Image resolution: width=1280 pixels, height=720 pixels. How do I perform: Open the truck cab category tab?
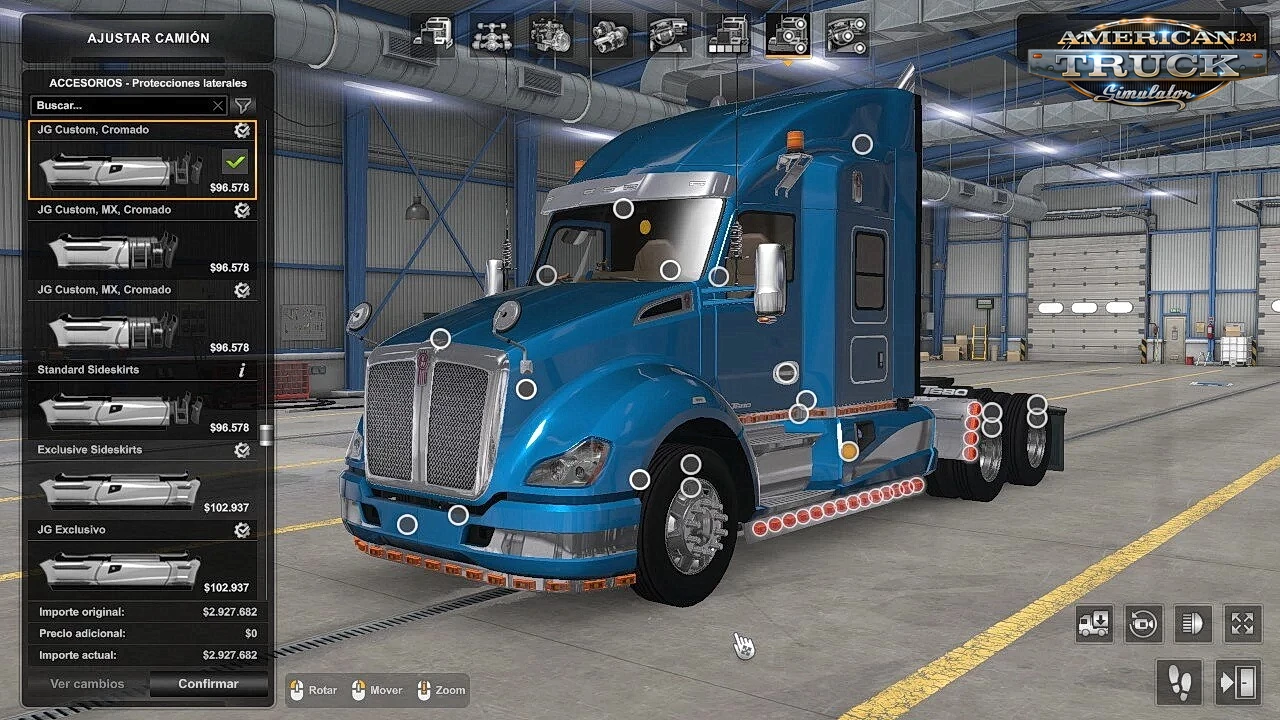(432, 37)
